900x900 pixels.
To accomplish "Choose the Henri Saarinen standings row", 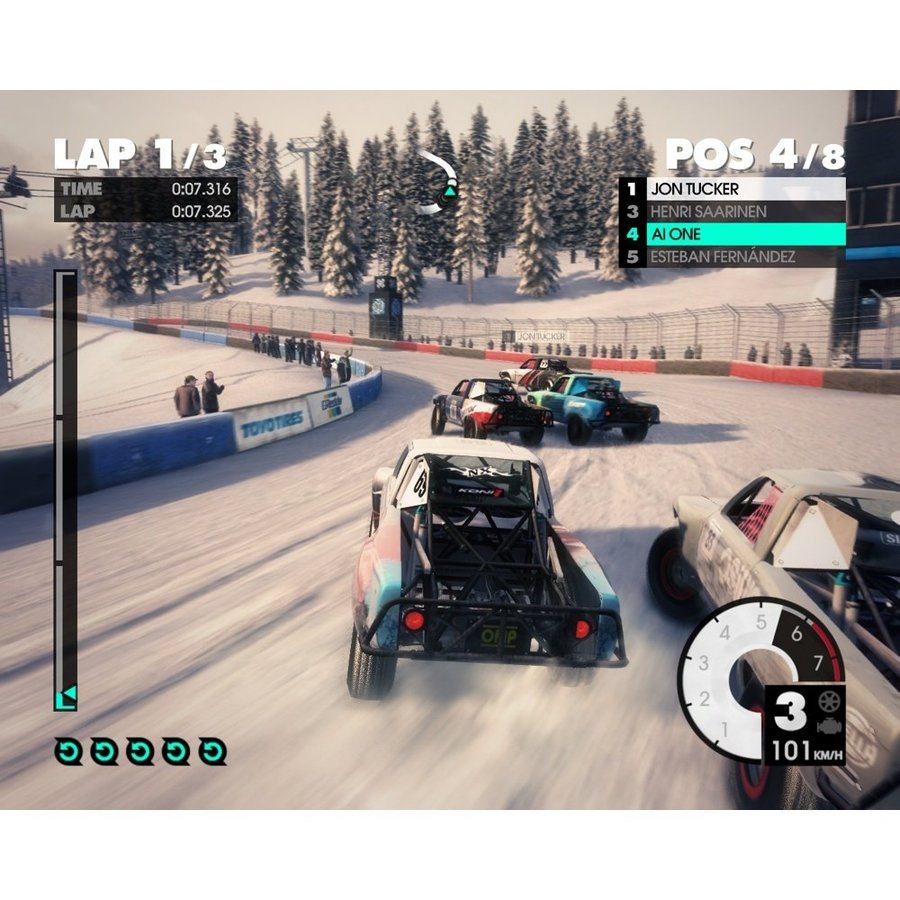I will point(731,211).
